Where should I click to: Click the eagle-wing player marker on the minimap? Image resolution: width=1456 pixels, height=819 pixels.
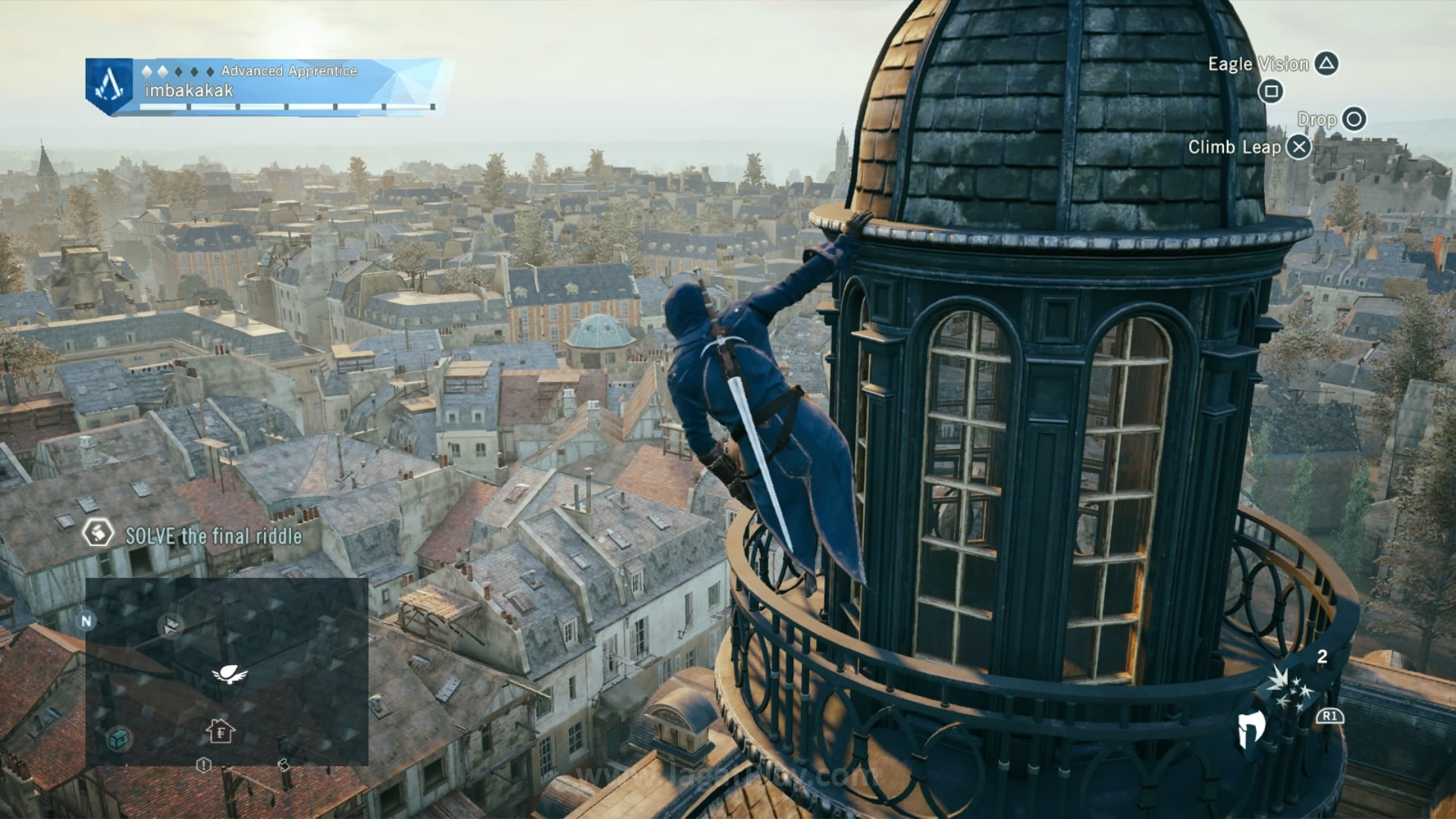[x=229, y=674]
